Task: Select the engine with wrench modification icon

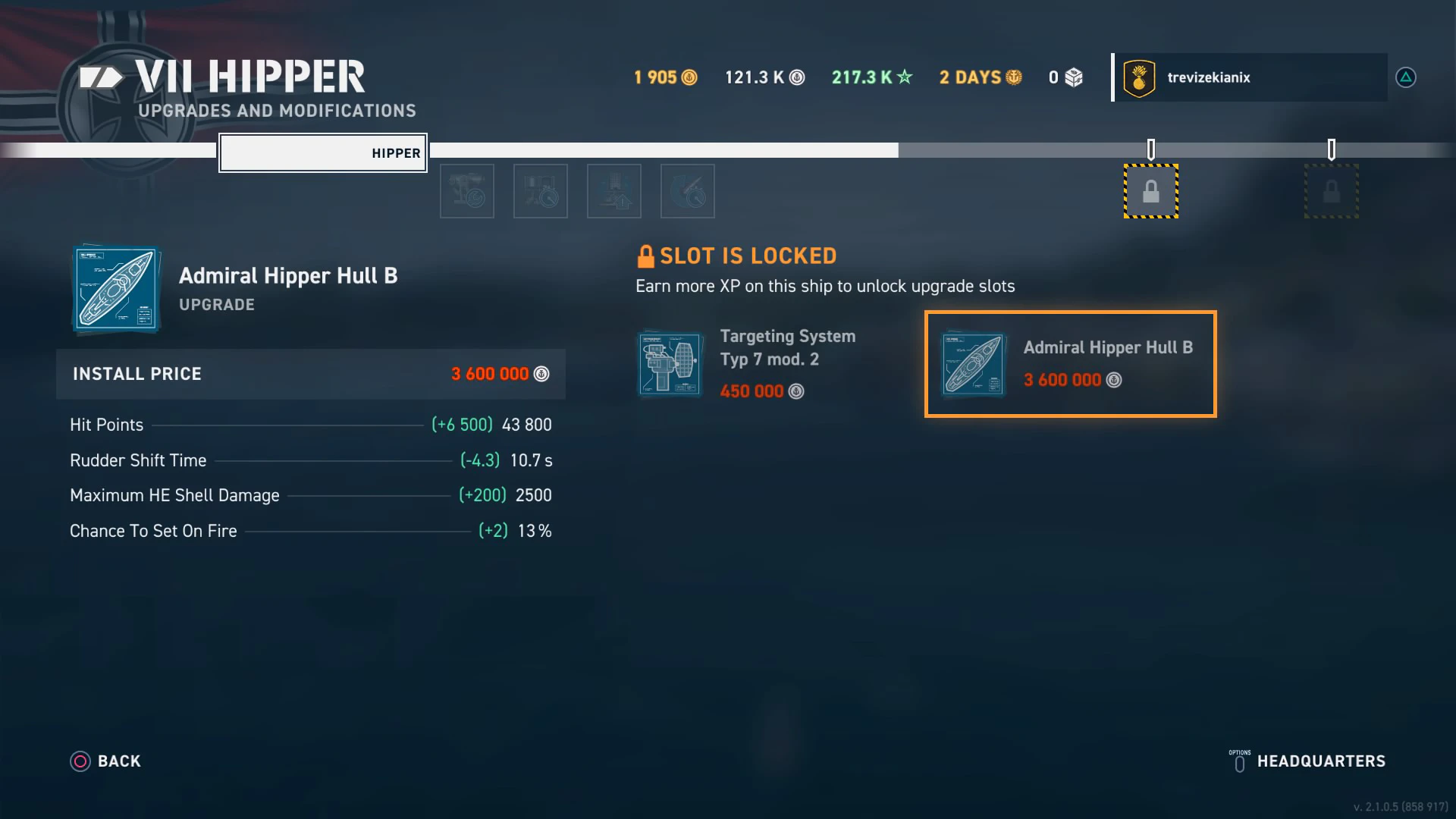Action: tap(467, 191)
